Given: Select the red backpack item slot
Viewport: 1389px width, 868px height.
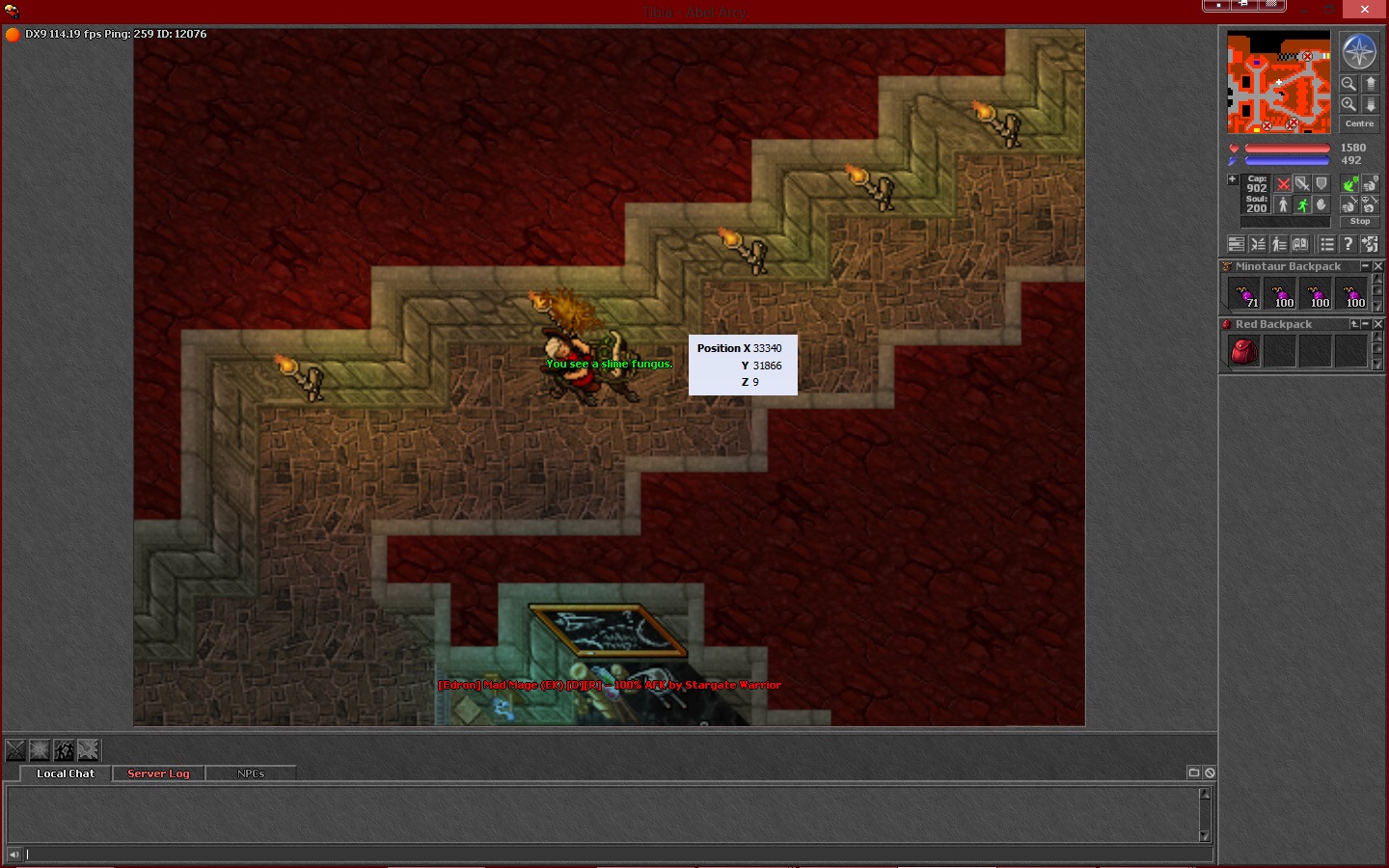Looking at the screenshot, I should click(1244, 351).
